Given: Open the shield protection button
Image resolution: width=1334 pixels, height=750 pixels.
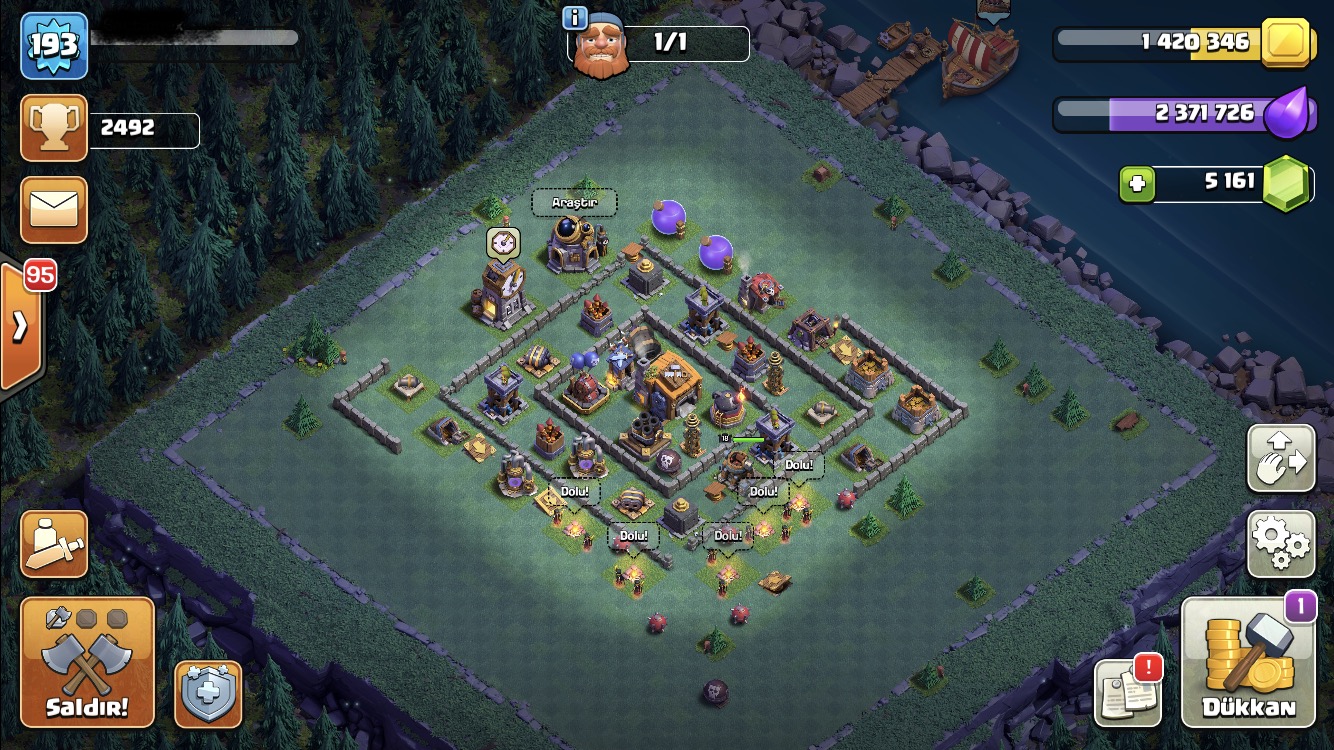Looking at the screenshot, I should click(x=208, y=693).
